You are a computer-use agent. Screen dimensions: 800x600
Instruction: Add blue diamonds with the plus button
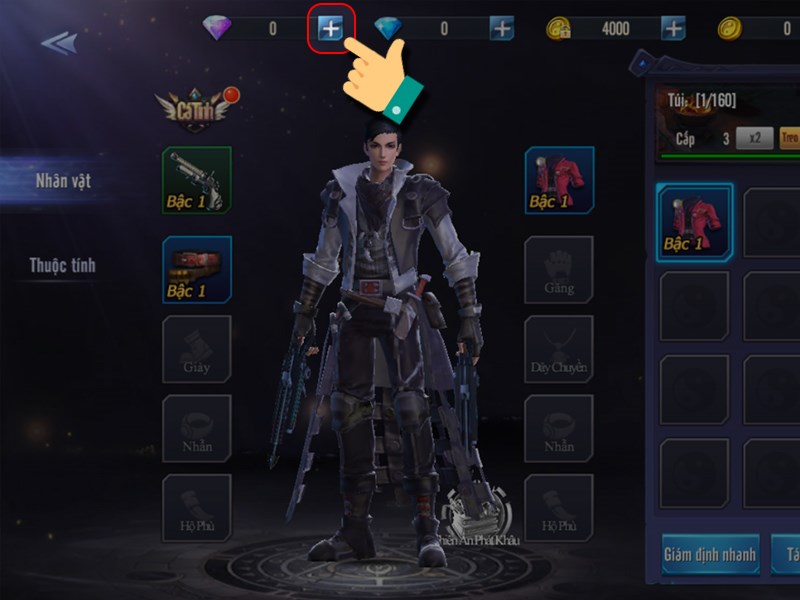coord(502,29)
